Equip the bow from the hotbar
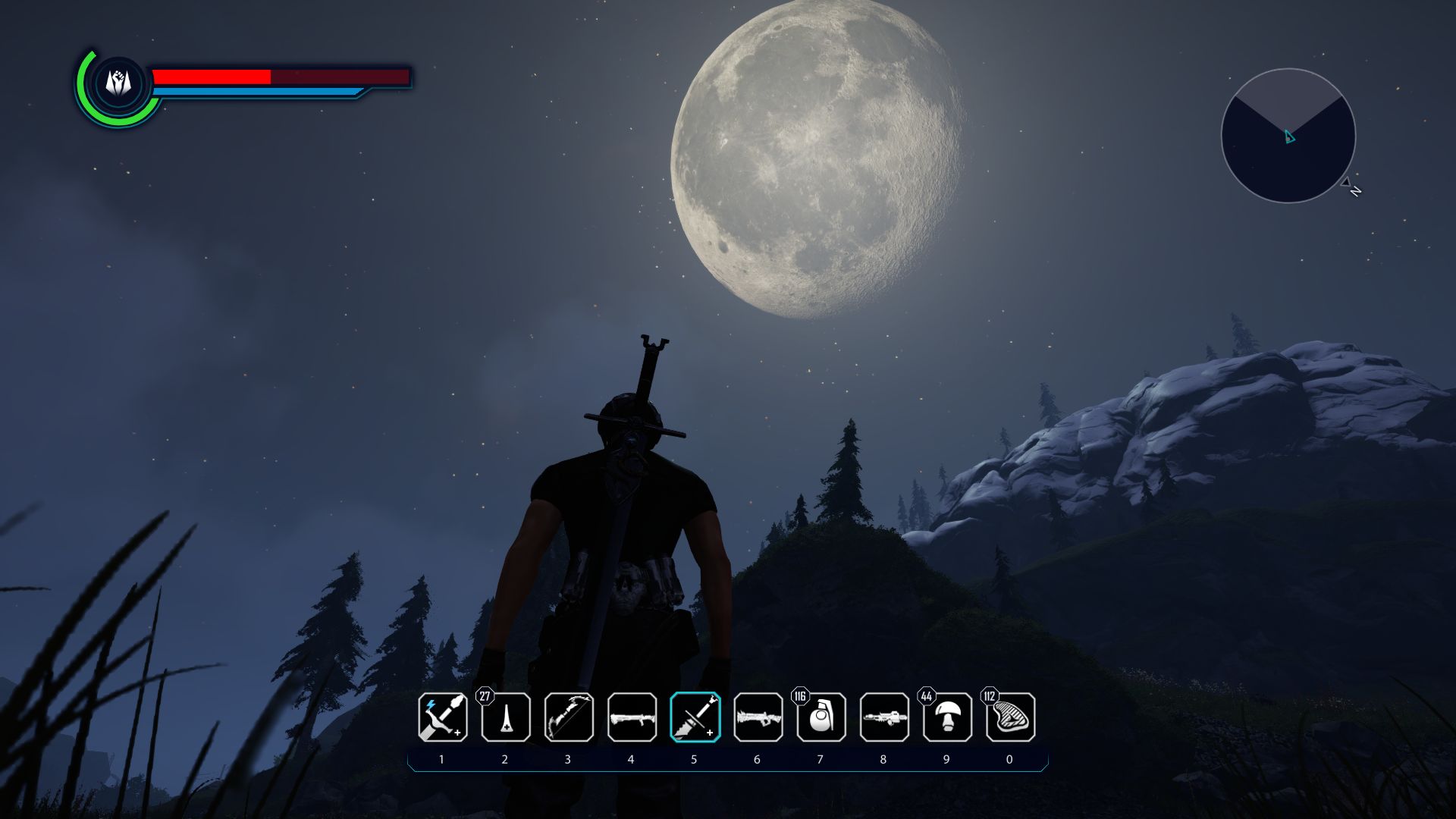The width and height of the screenshot is (1456, 819). click(569, 717)
